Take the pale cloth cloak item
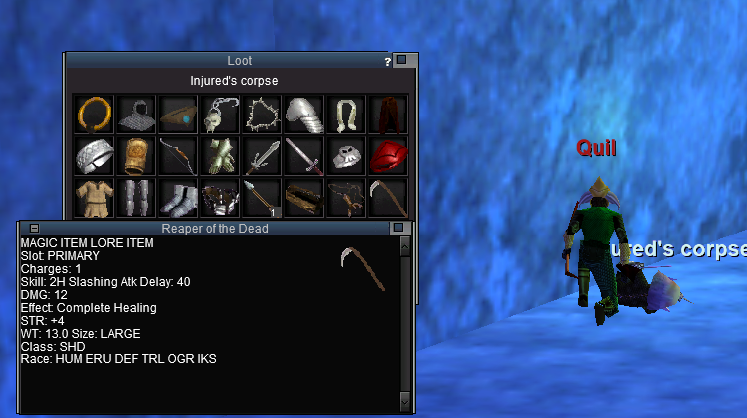 click(x=345, y=114)
